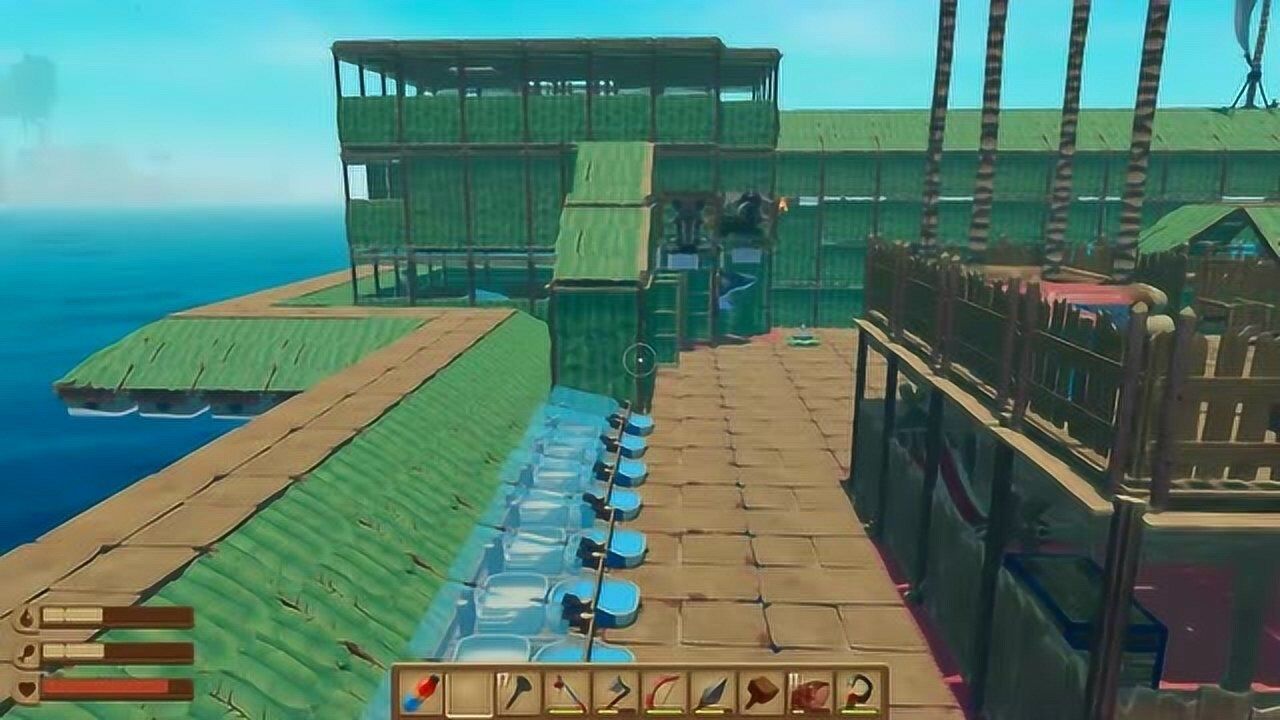Select the red and blue paintbrush slot
1280x720 pixels.
(x=420, y=692)
